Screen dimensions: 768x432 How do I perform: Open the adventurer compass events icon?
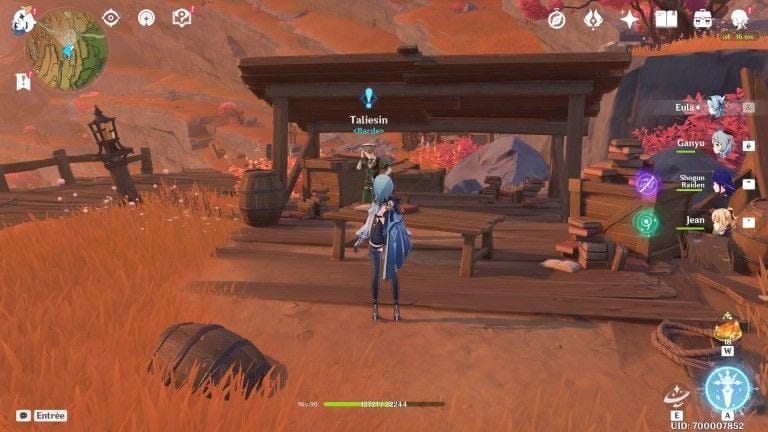557,19
